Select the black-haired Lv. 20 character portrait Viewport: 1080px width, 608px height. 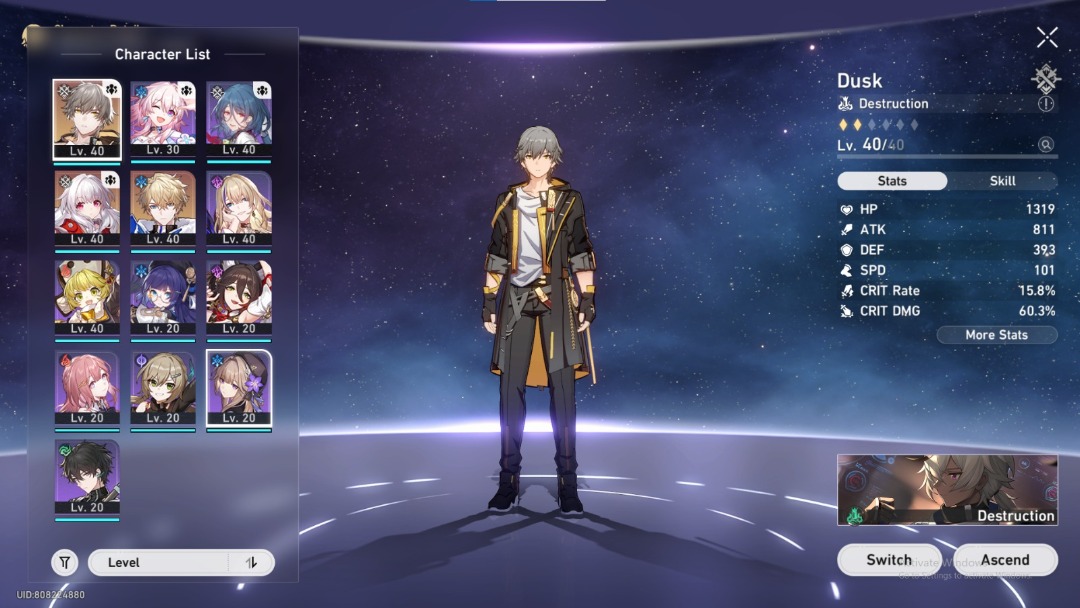point(86,478)
